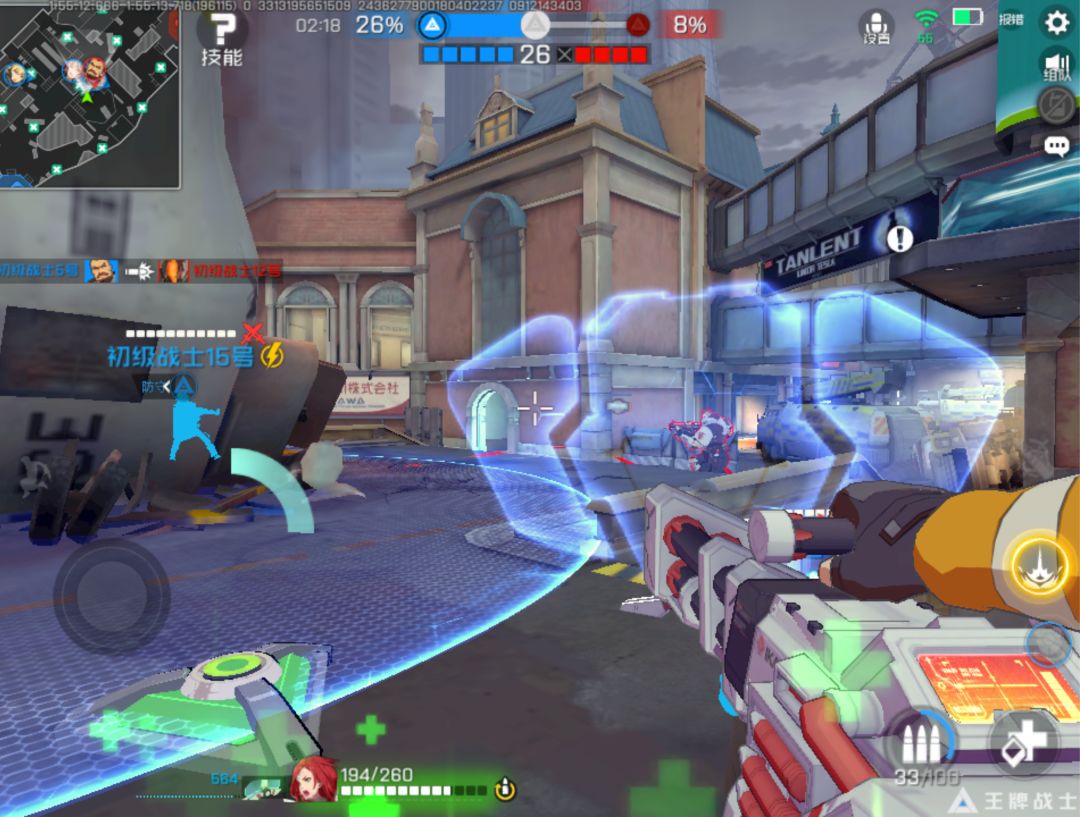1080x817 pixels.
Task: Tap the 报错 error report button
Action: click(1012, 19)
